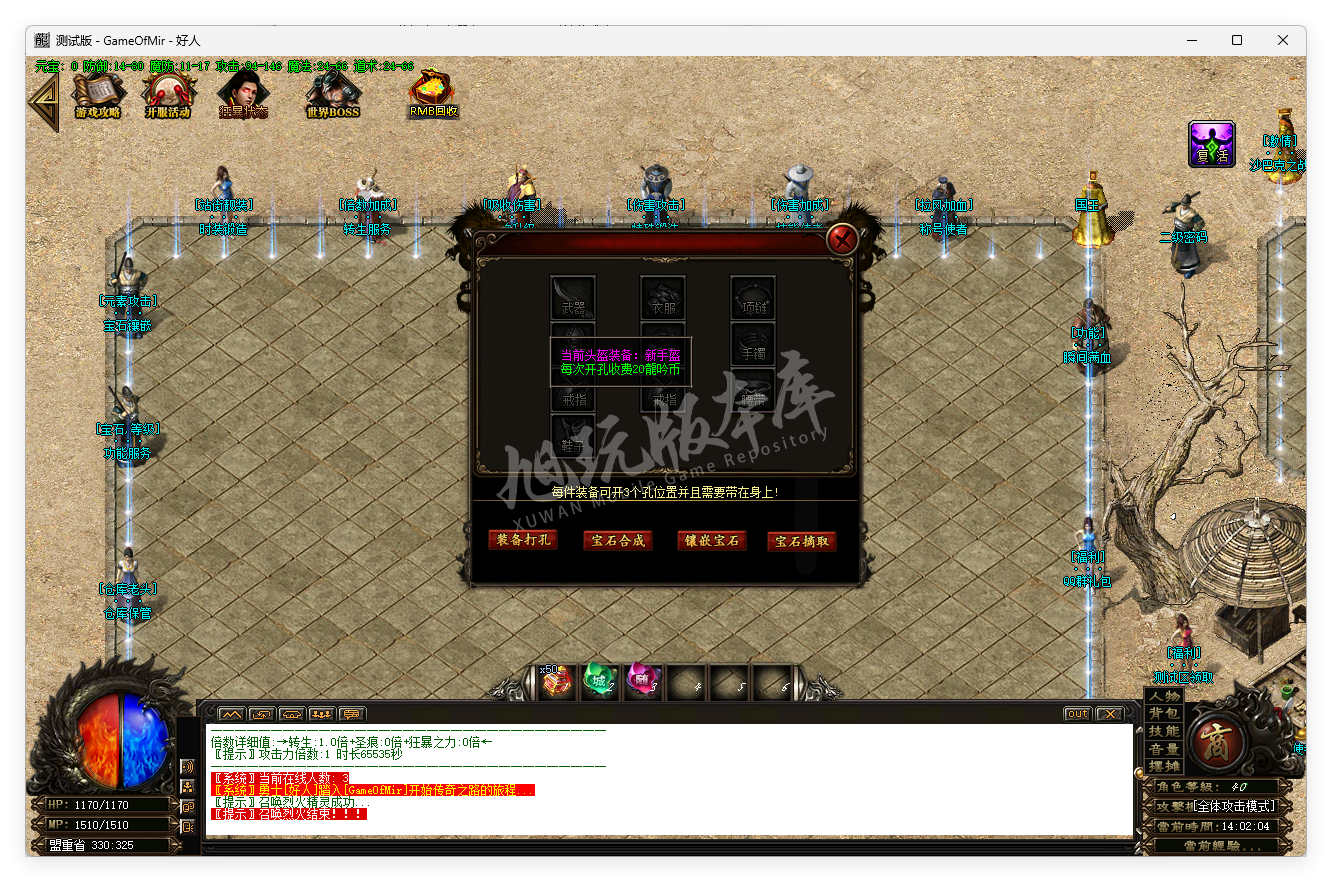Cast the green 城 skill in slot 2
The width and height of the screenshot is (1332, 882).
pyautogui.click(x=599, y=682)
